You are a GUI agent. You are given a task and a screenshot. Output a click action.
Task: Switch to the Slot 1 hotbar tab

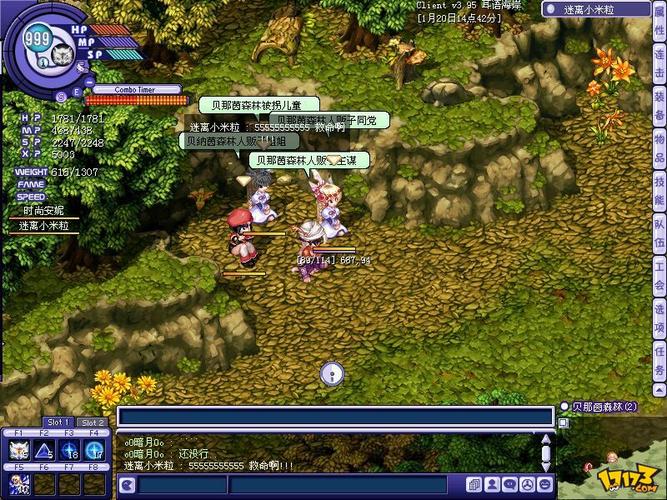pyautogui.click(x=58, y=422)
